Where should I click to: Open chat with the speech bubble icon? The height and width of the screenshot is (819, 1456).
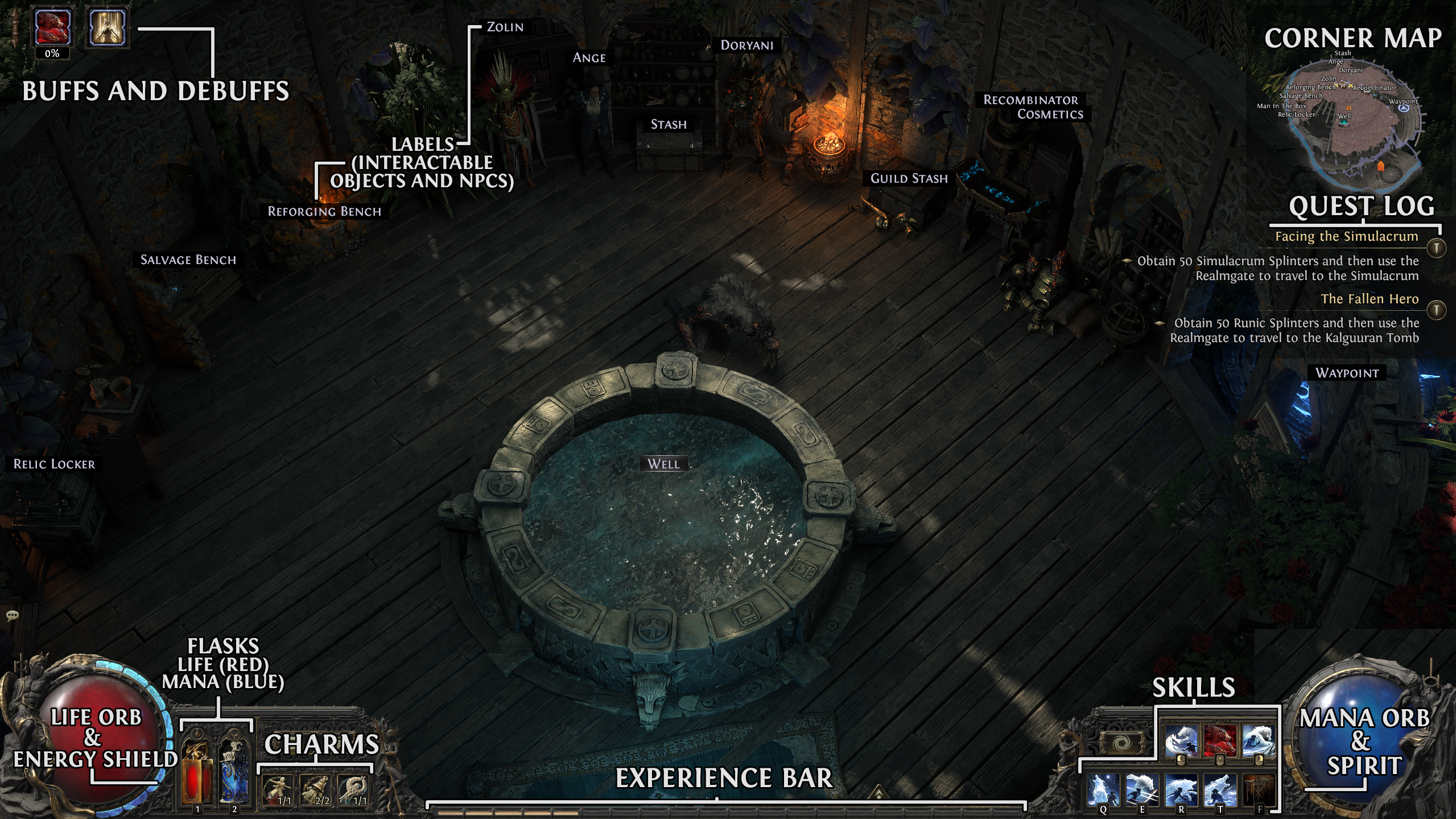13,615
